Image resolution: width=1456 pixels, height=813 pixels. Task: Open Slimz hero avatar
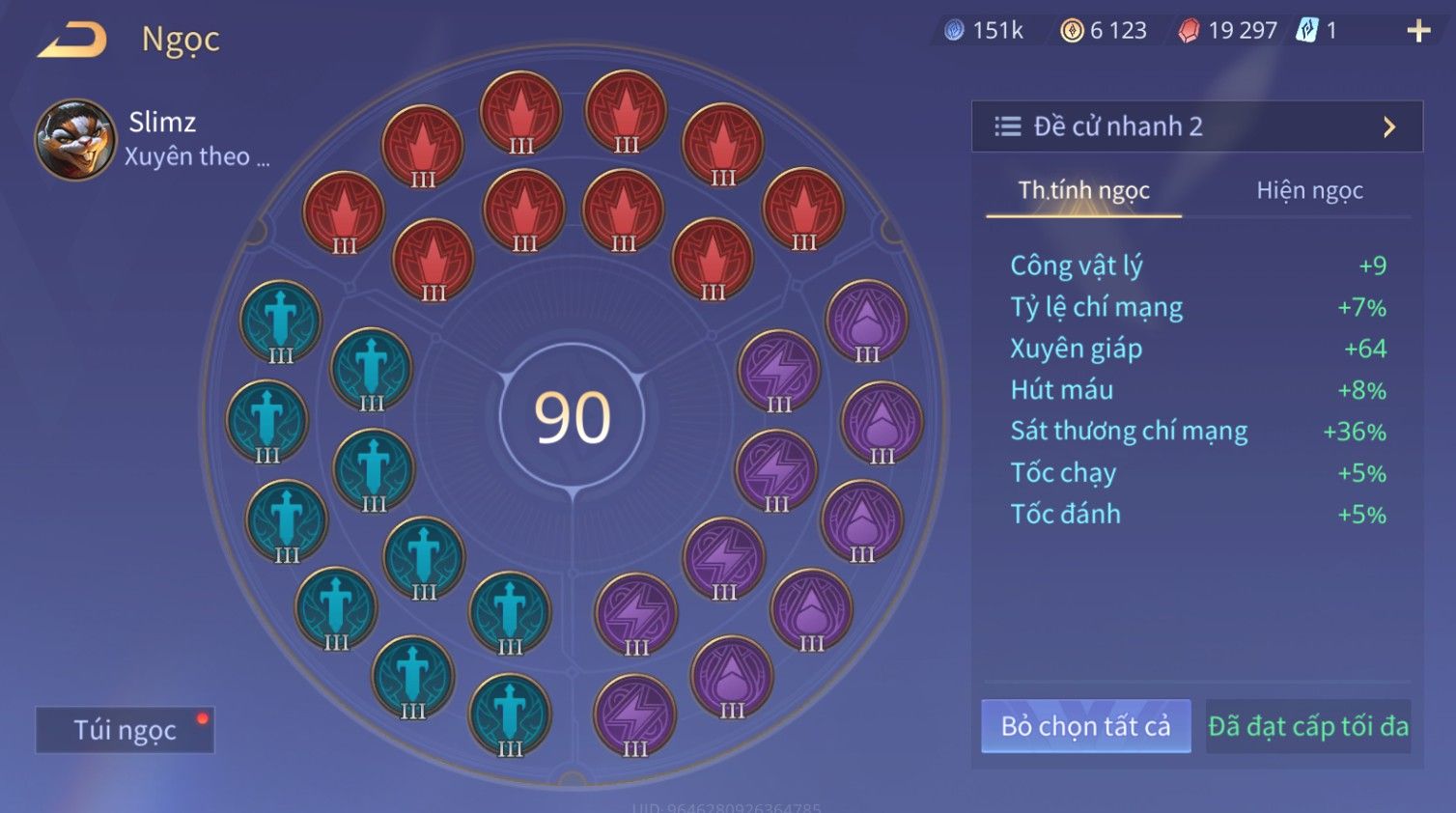74,140
